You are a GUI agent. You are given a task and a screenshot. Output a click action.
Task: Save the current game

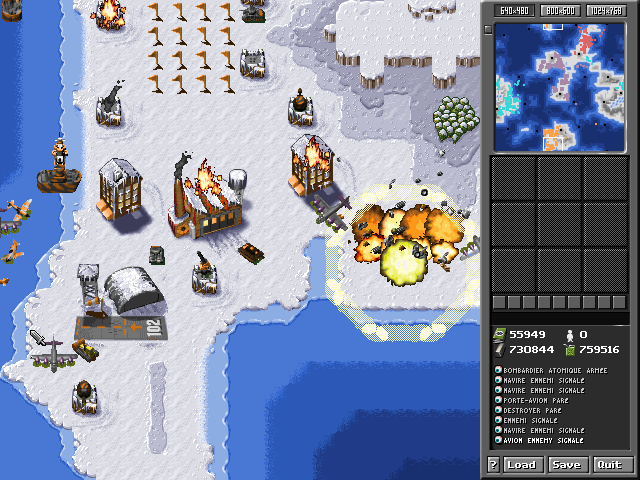pos(566,464)
